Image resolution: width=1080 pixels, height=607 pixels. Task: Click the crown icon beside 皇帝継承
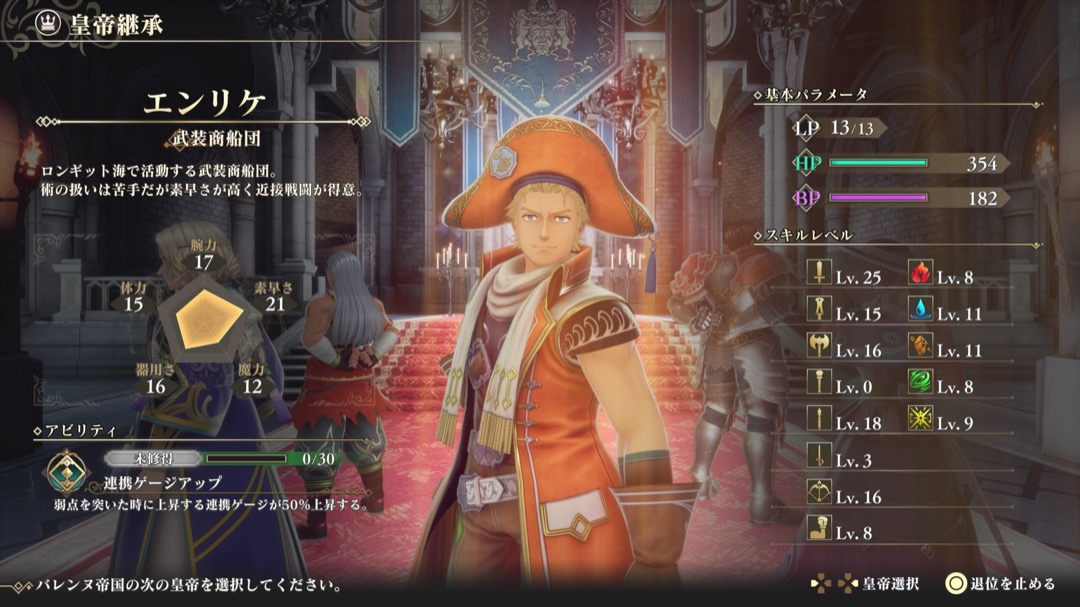[x=46, y=25]
